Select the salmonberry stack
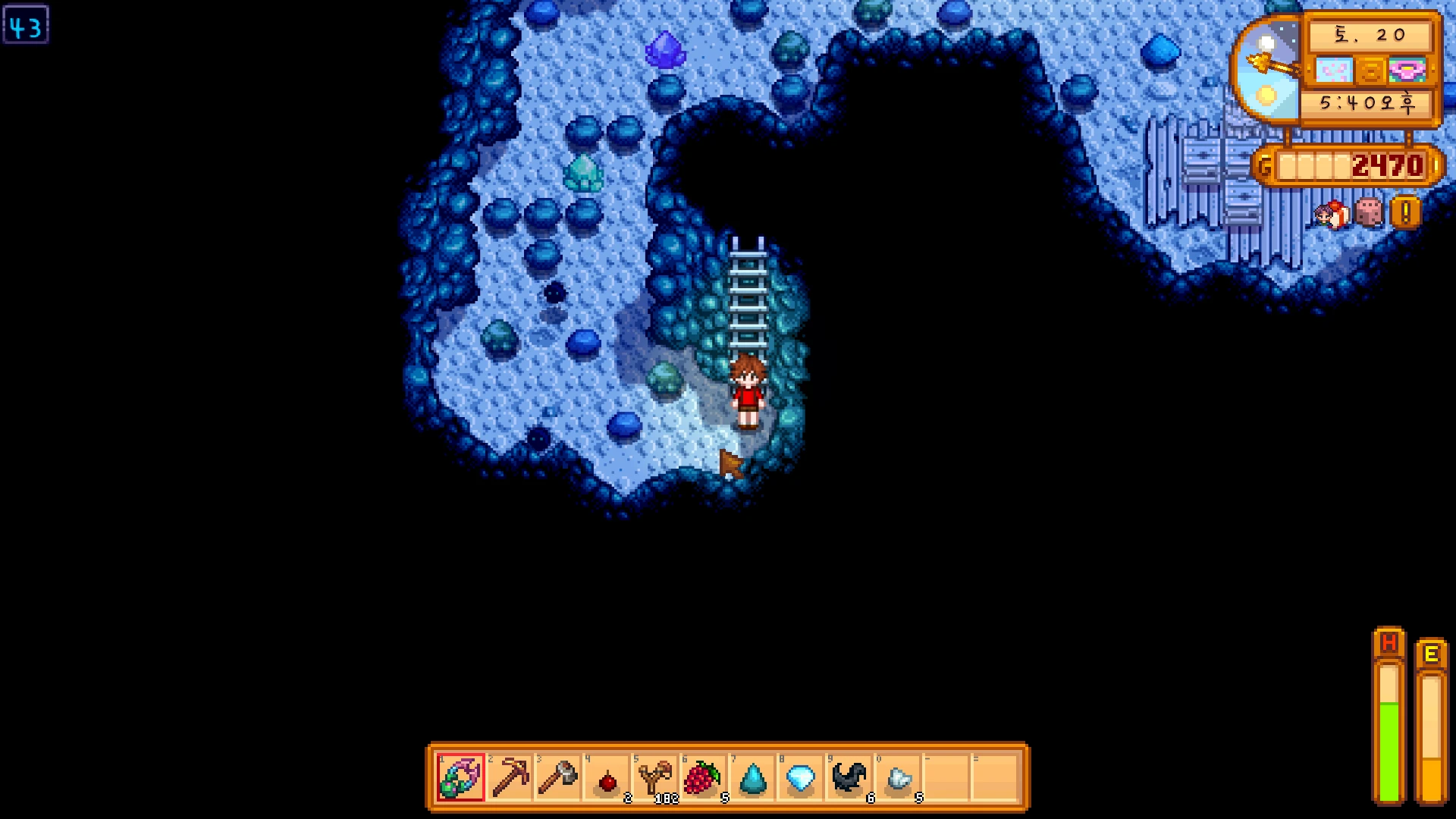The height and width of the screenshot is (819, 1456). coord(703,777)
